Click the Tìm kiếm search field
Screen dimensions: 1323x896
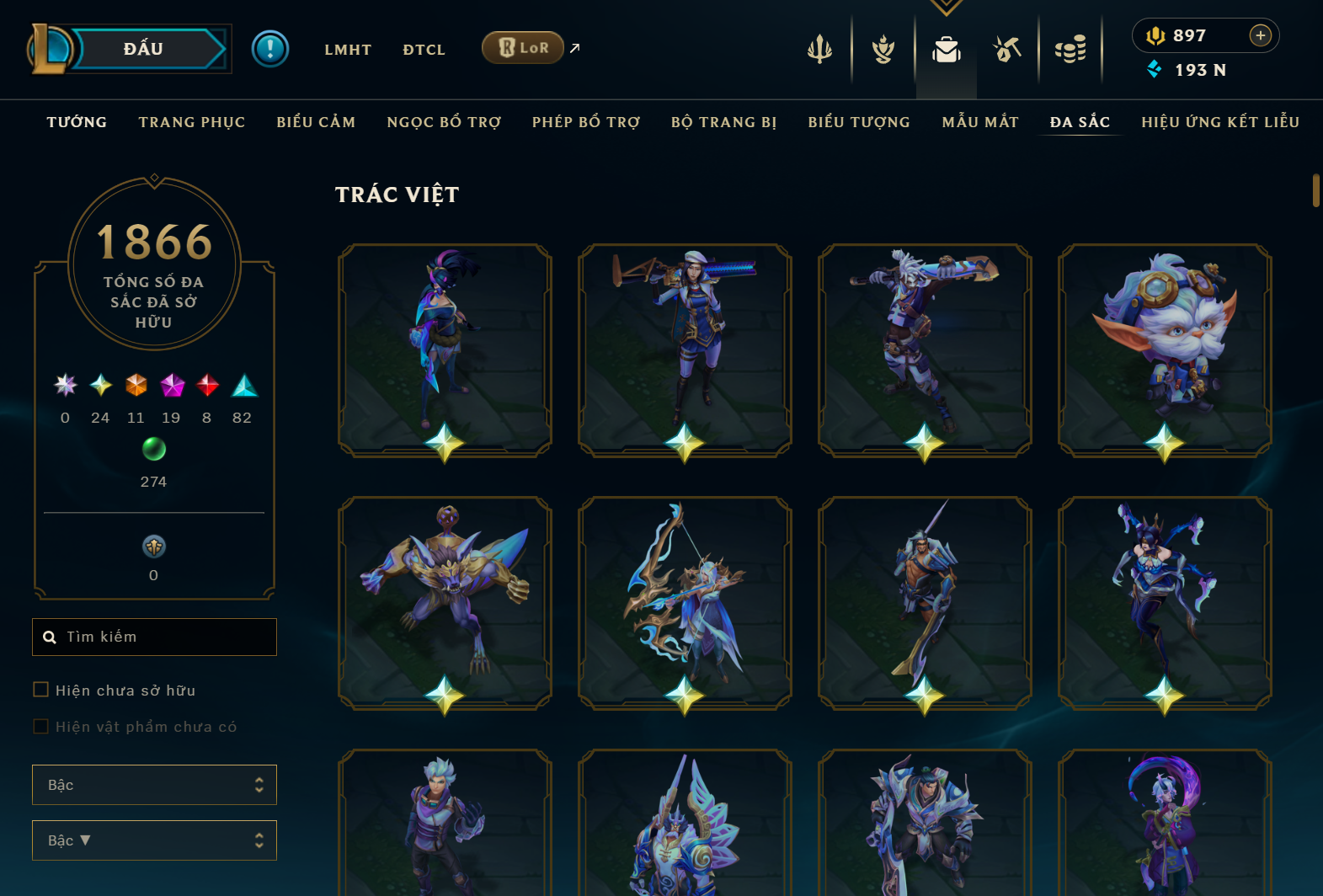tap(154, 637)
